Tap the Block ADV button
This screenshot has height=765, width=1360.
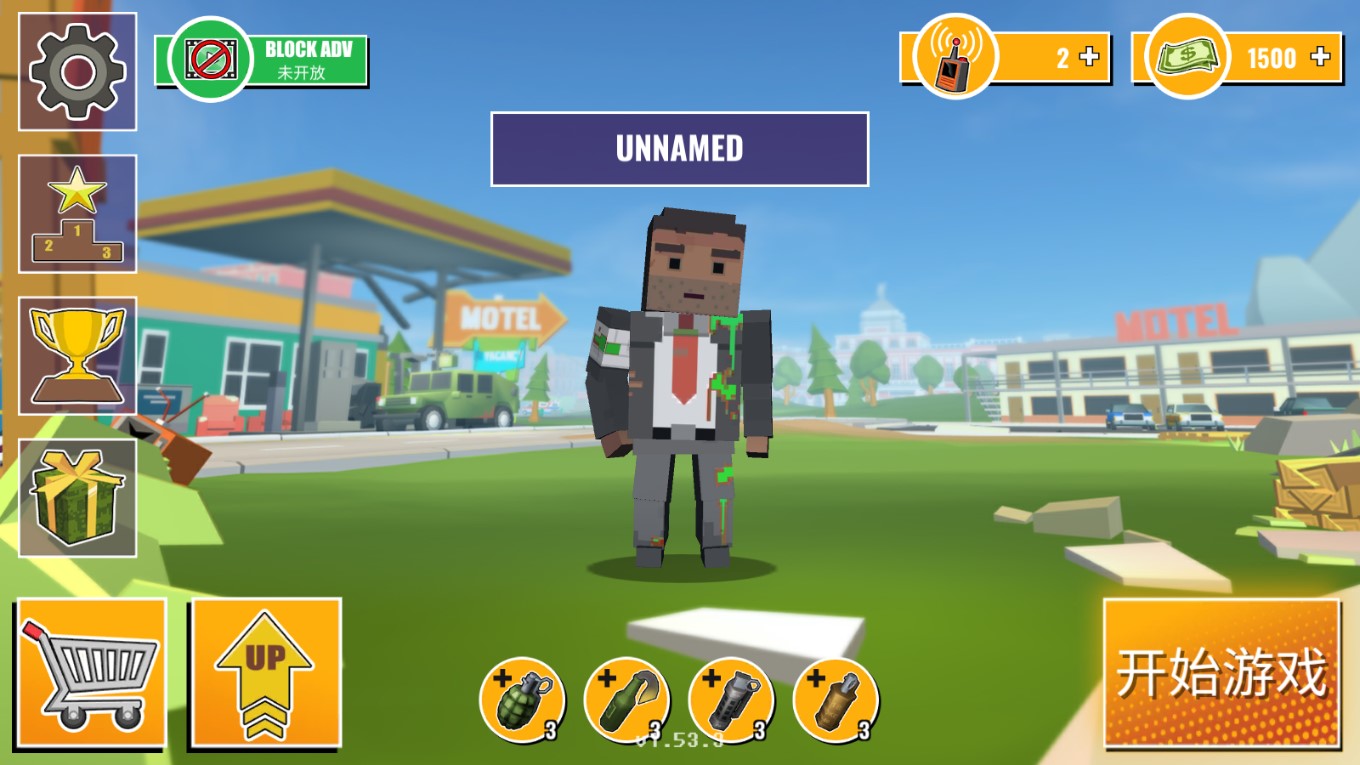(262, 60)
